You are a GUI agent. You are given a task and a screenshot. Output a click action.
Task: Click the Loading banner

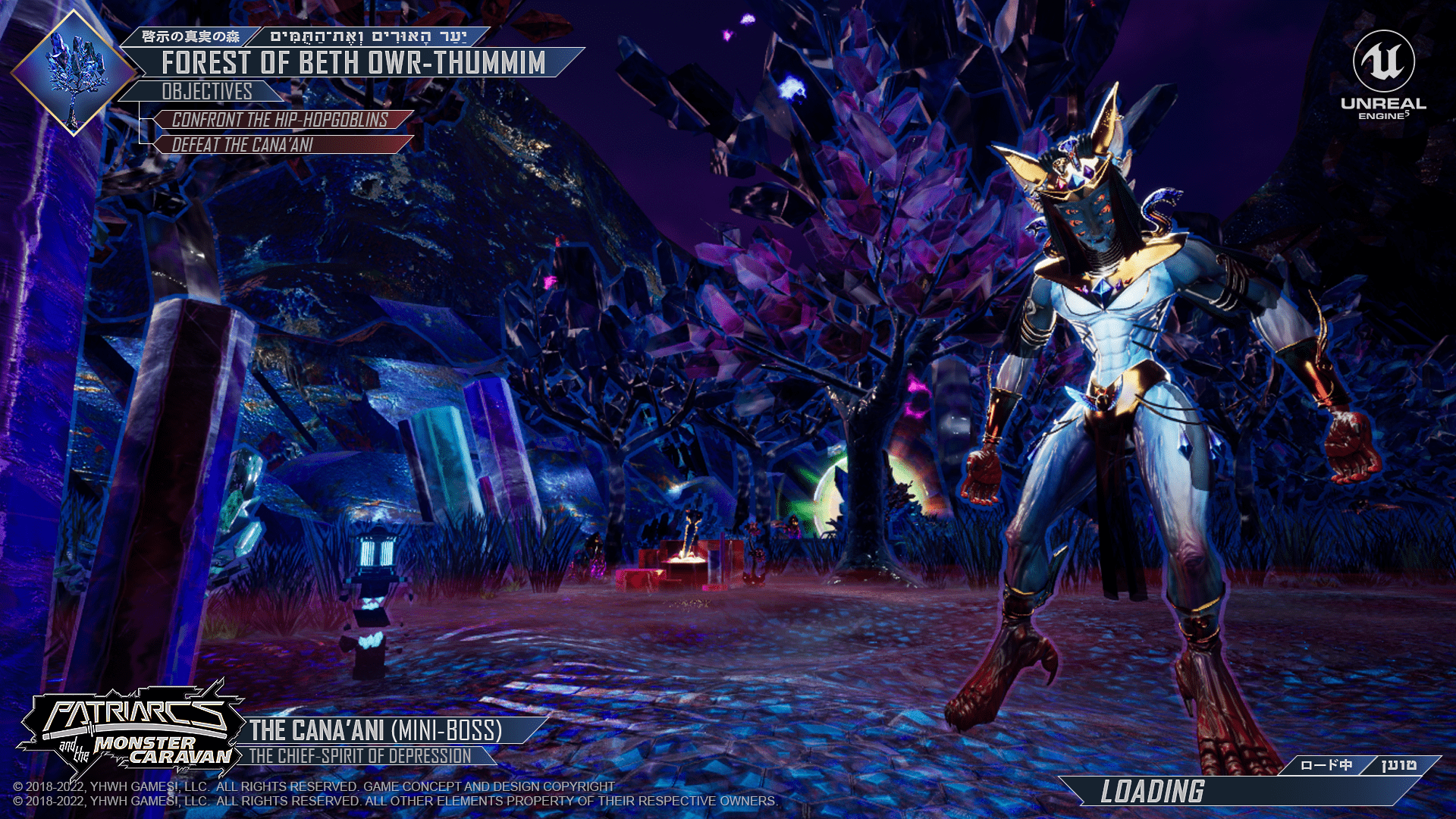(1153, 792)
